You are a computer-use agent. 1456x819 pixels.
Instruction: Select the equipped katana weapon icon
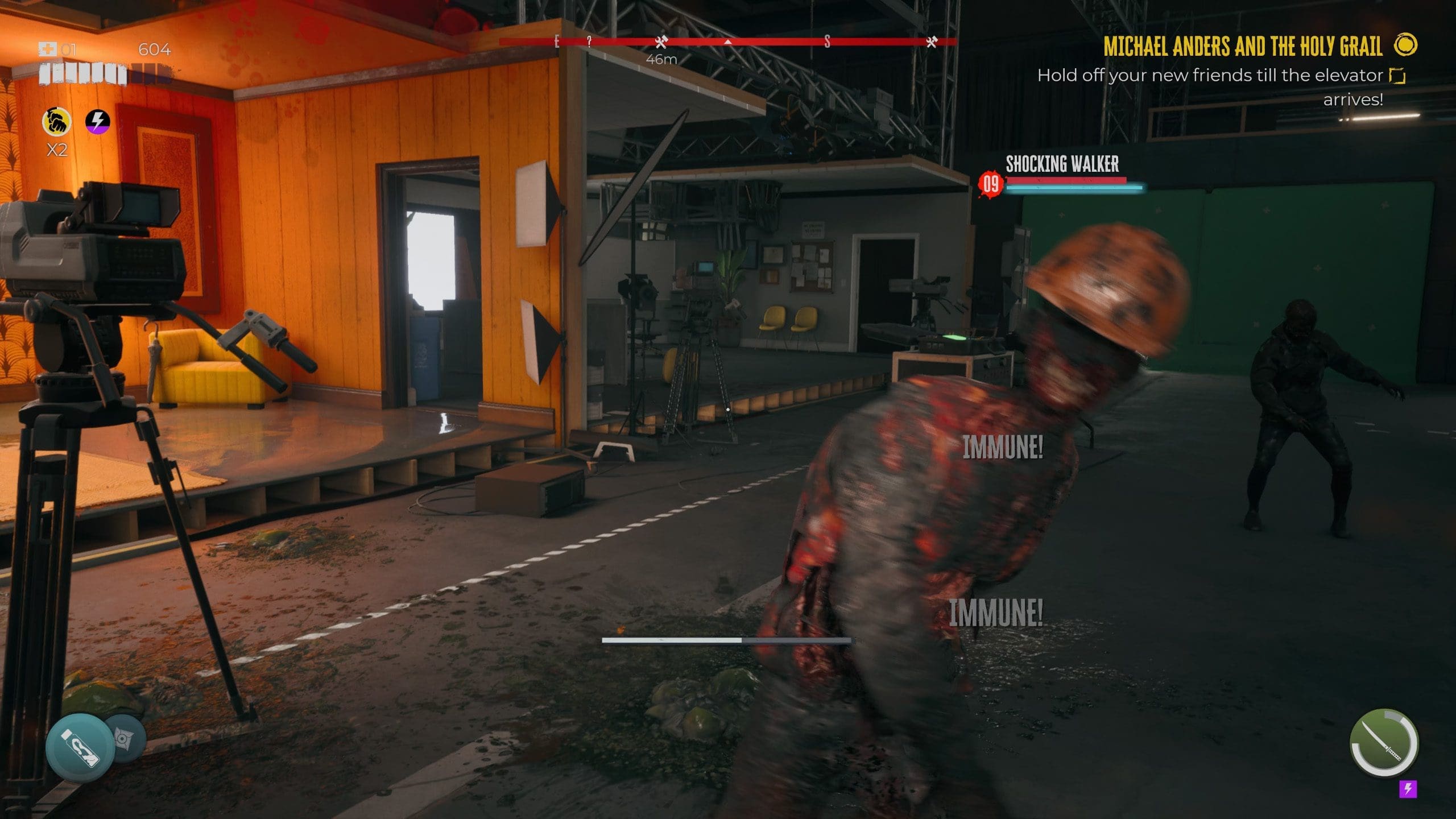pyautogui.click(x=1383, y=743)
